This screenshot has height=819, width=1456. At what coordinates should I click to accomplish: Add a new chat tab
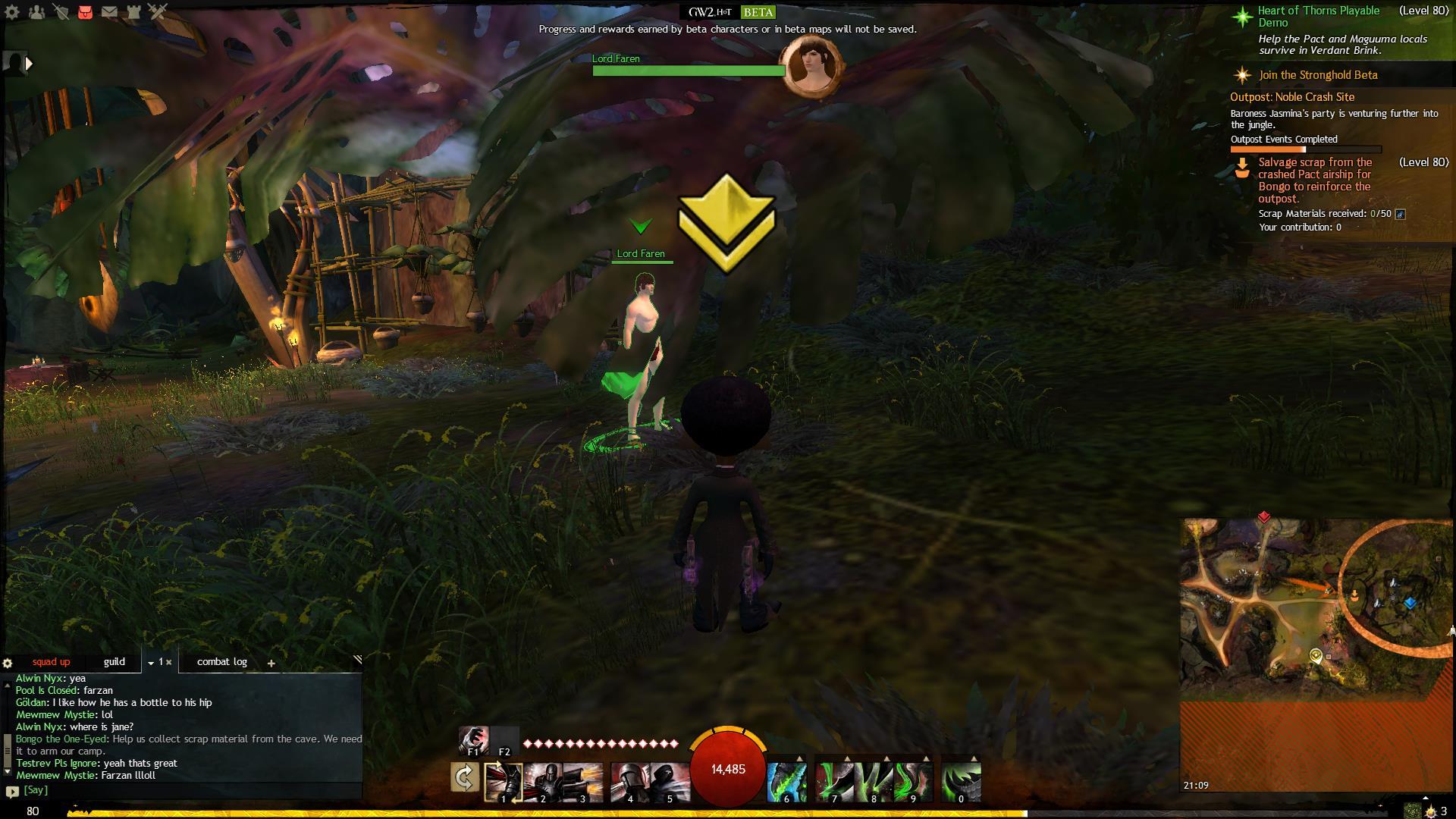271,664
